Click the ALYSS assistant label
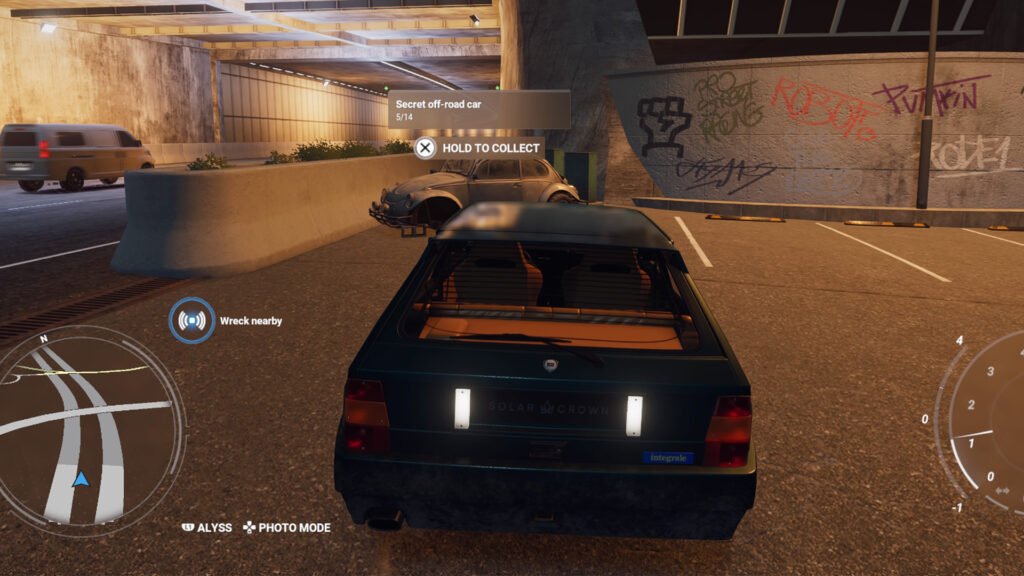Screen dimensions: 1024x576 click(x=214, y=527)
